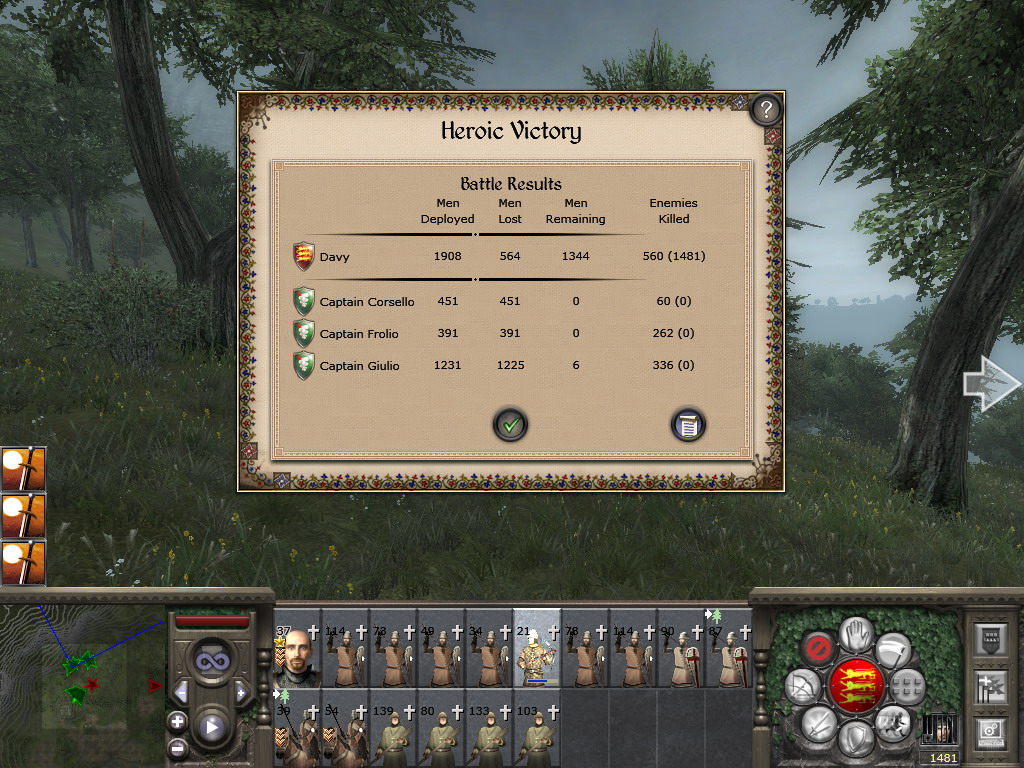
Task: Open the help question mark button
Action: [x=766, y=108]
